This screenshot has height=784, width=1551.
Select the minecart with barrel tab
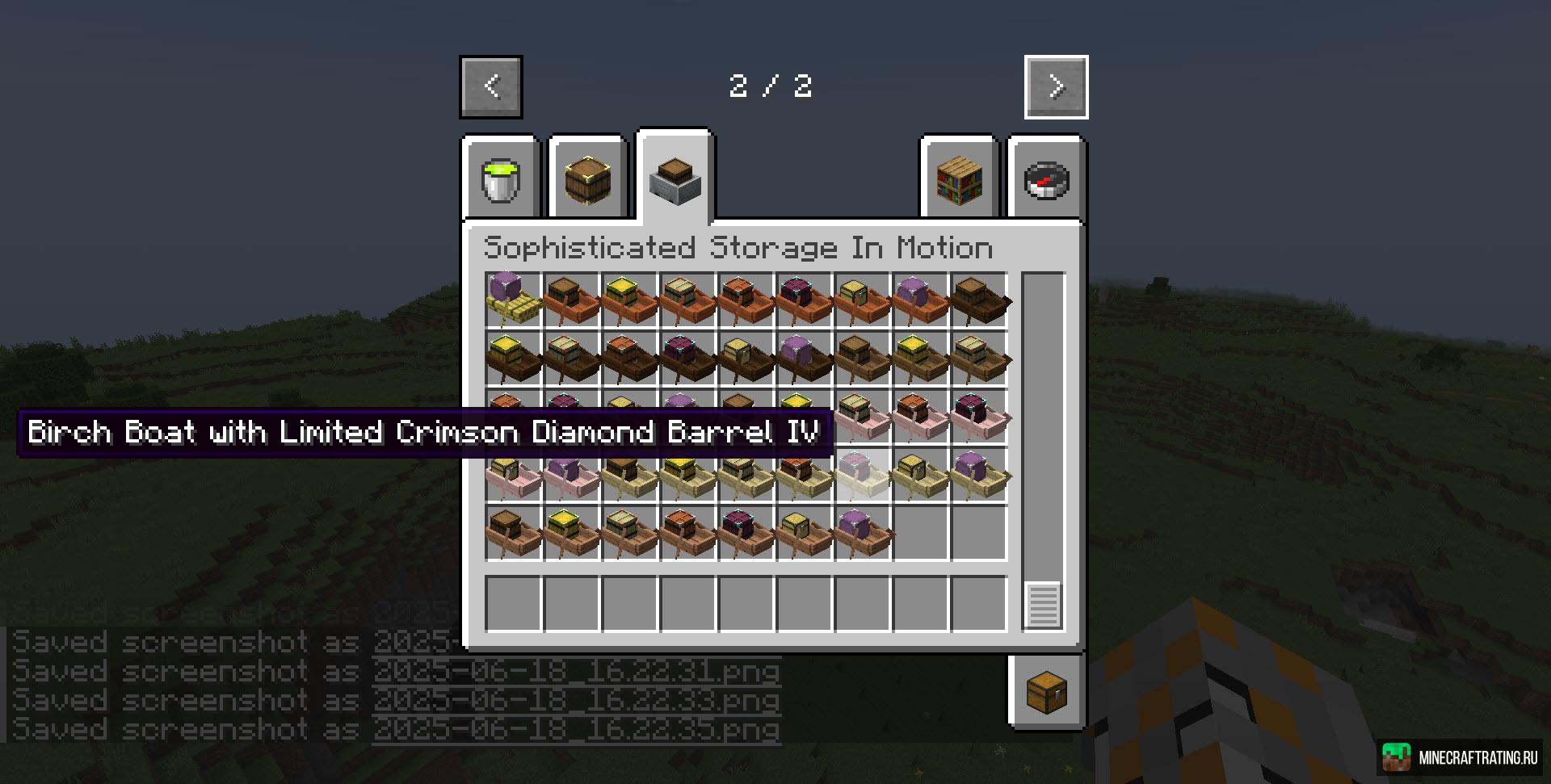tap(675, 179)
